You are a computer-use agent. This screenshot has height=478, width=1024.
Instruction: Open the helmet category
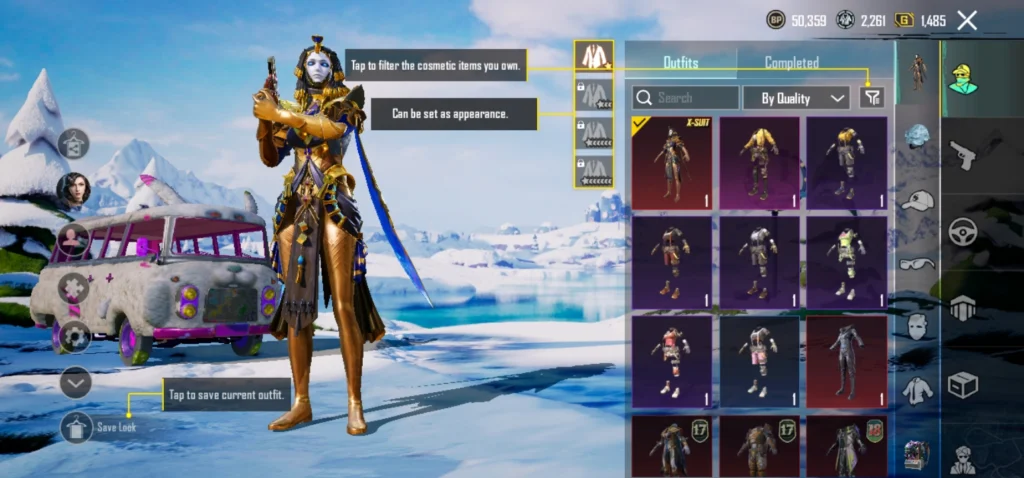point(918,138)
